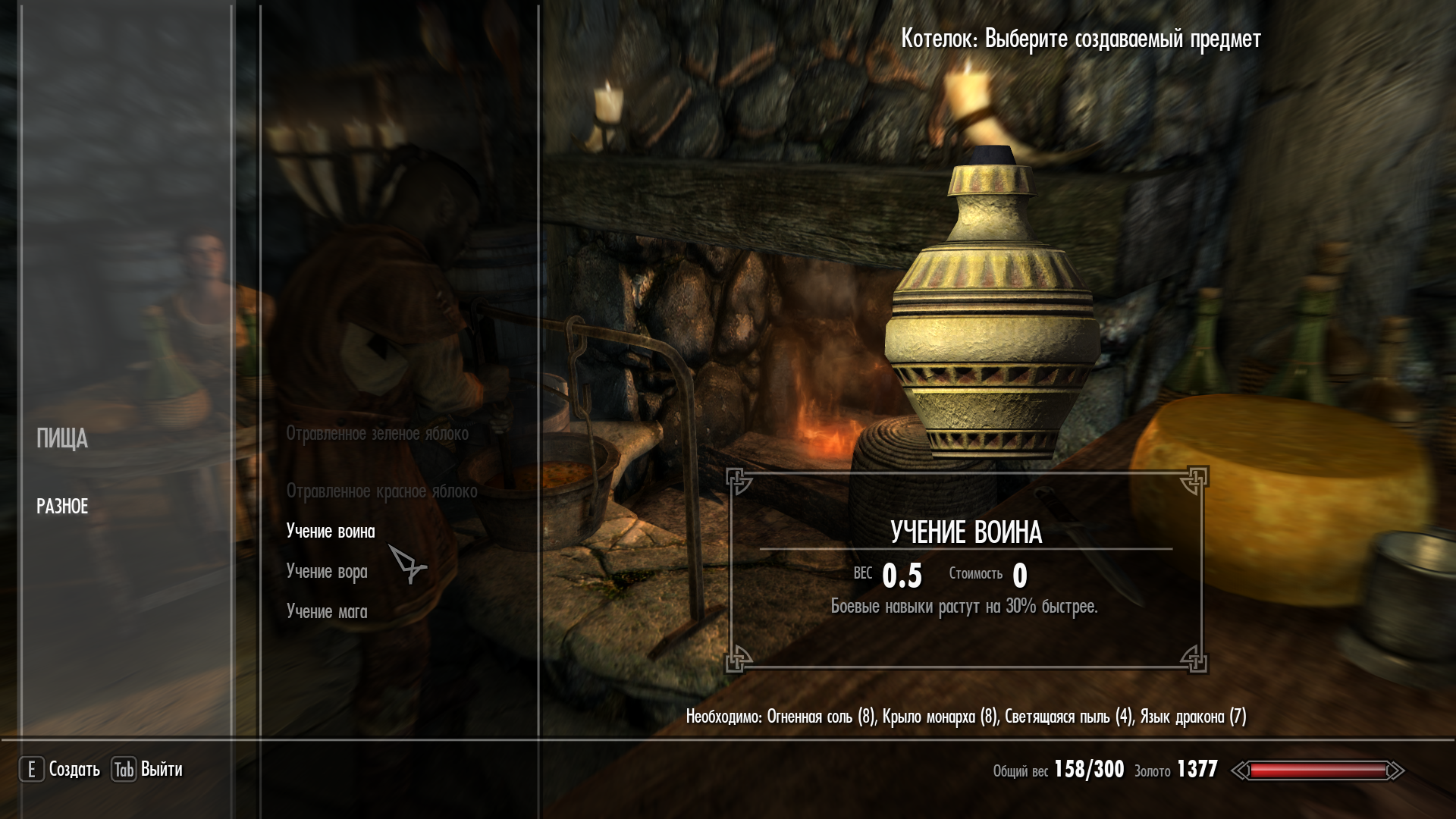Select the Учение вора recipe
This screenshot has width=1456, height=819.
[327, 572]
